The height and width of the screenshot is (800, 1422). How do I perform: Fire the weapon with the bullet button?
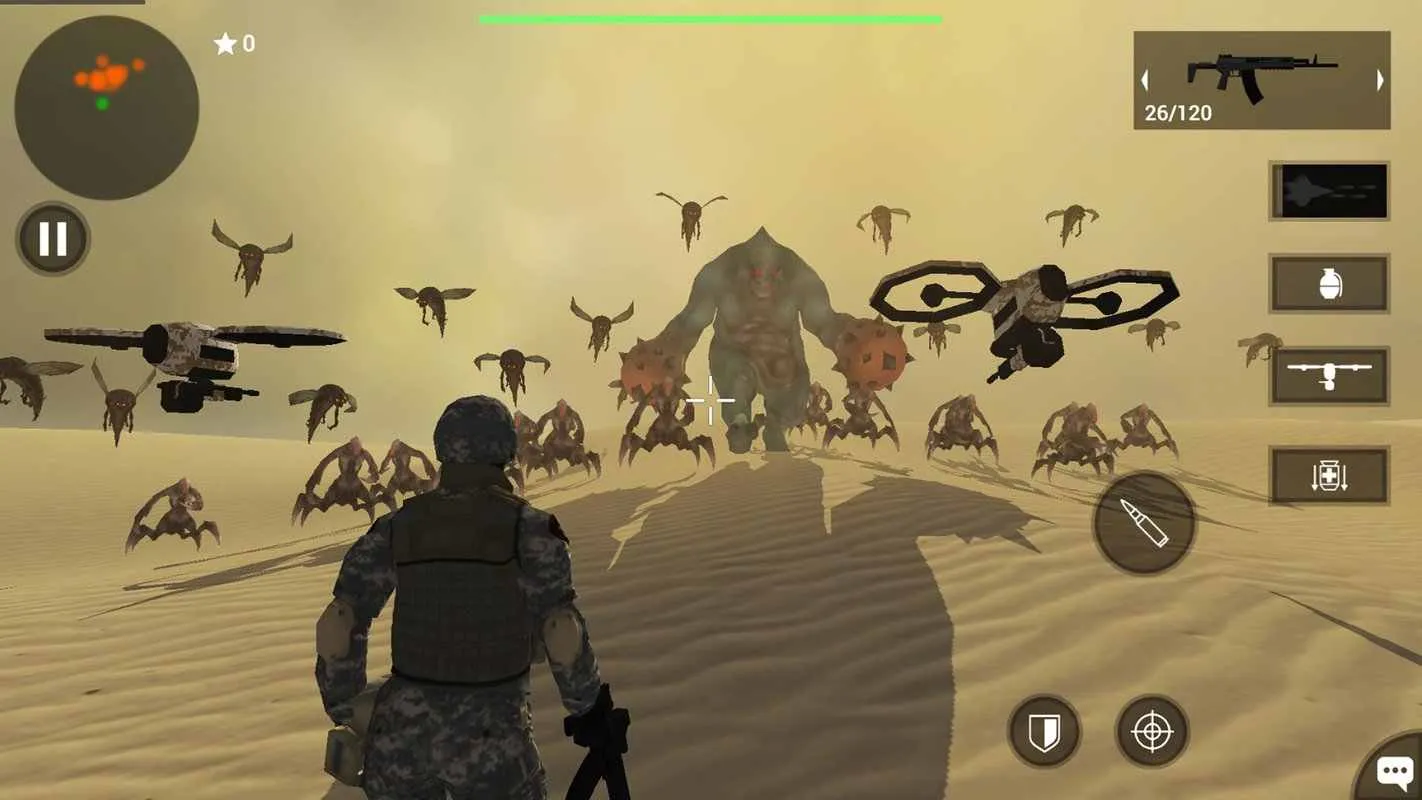click(x=1143, y=523)
